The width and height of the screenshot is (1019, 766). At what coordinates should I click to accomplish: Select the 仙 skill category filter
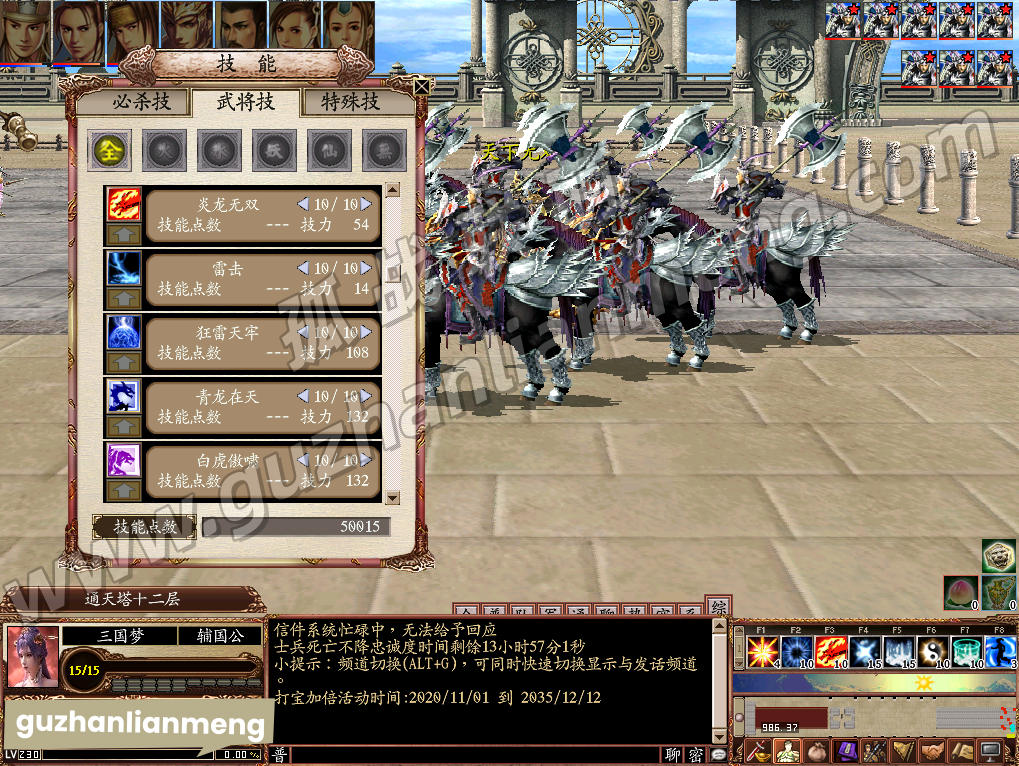pos(329,151)
